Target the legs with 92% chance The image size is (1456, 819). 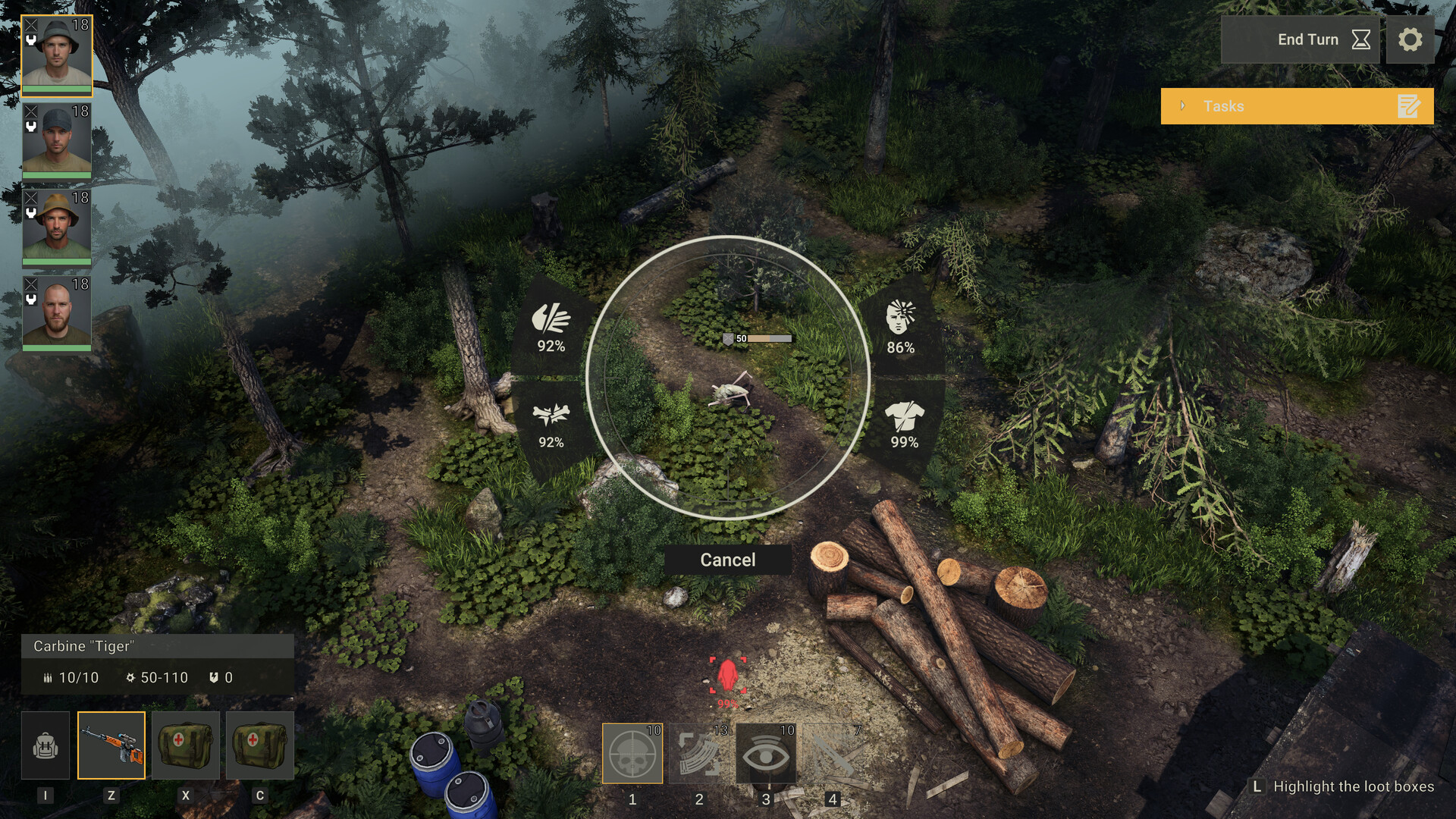(552, 423)
